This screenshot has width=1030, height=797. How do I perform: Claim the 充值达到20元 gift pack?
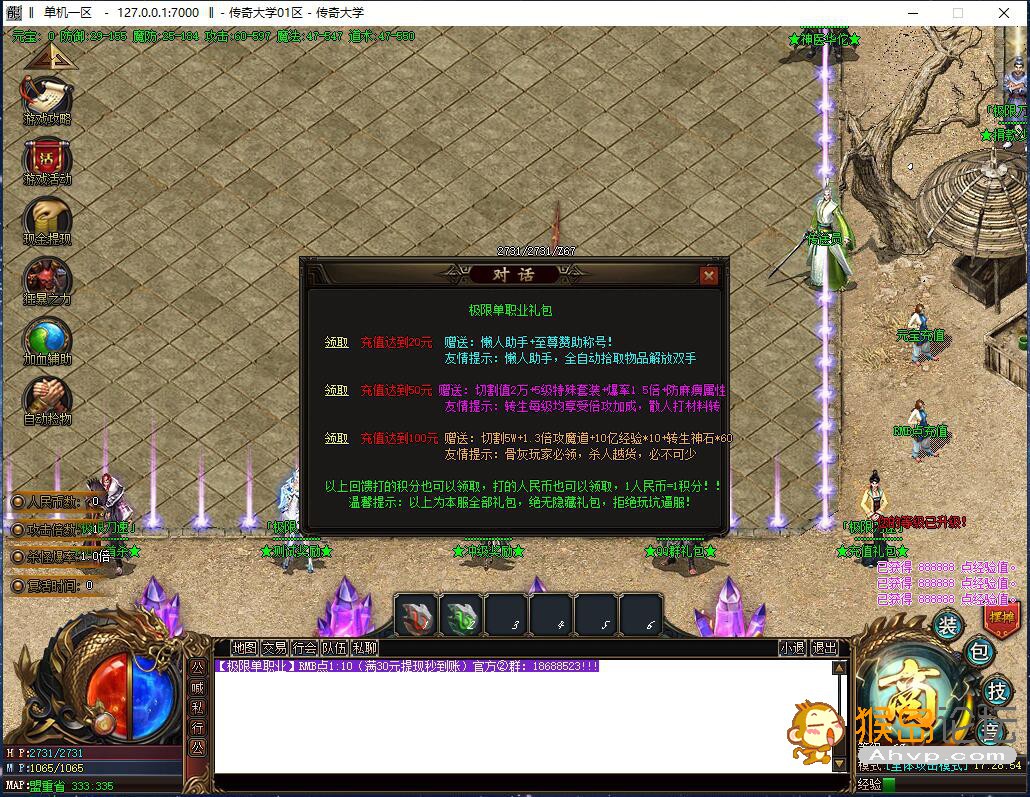point(337,342)
